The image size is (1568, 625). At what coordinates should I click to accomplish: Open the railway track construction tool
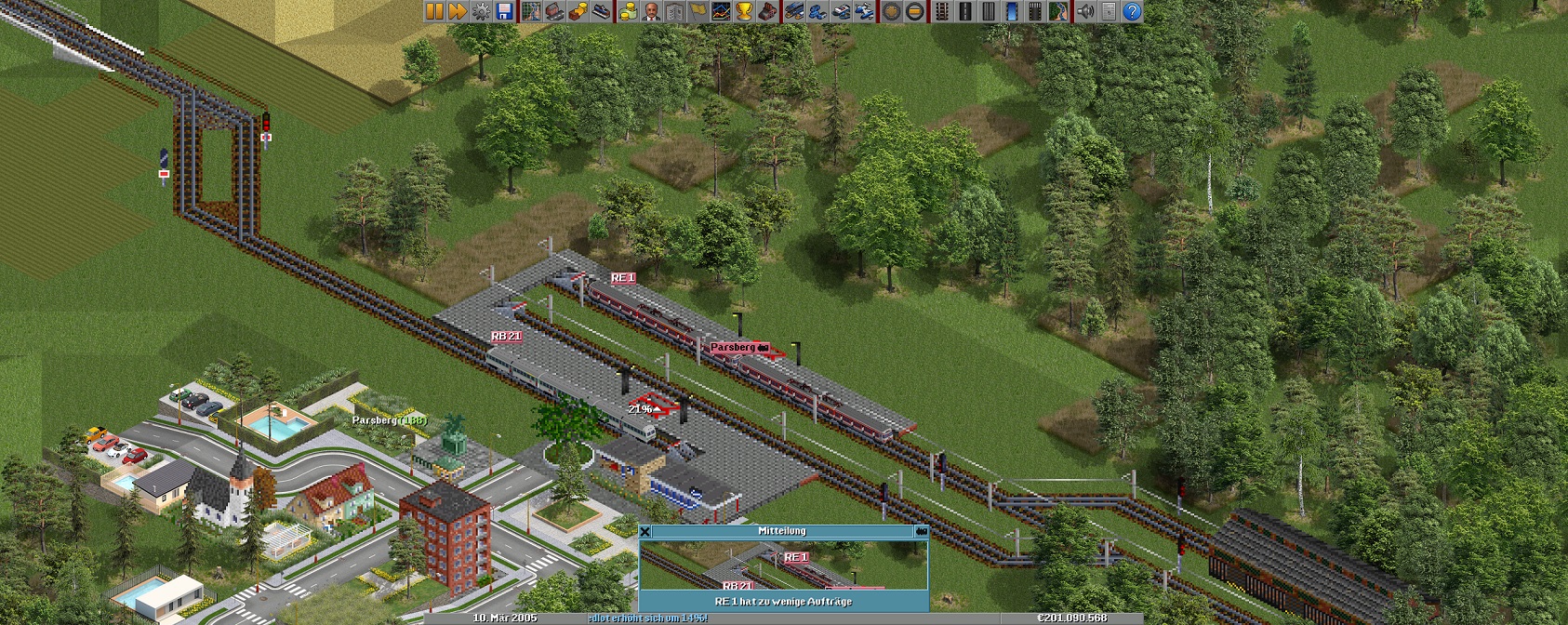tap(942, 11)
